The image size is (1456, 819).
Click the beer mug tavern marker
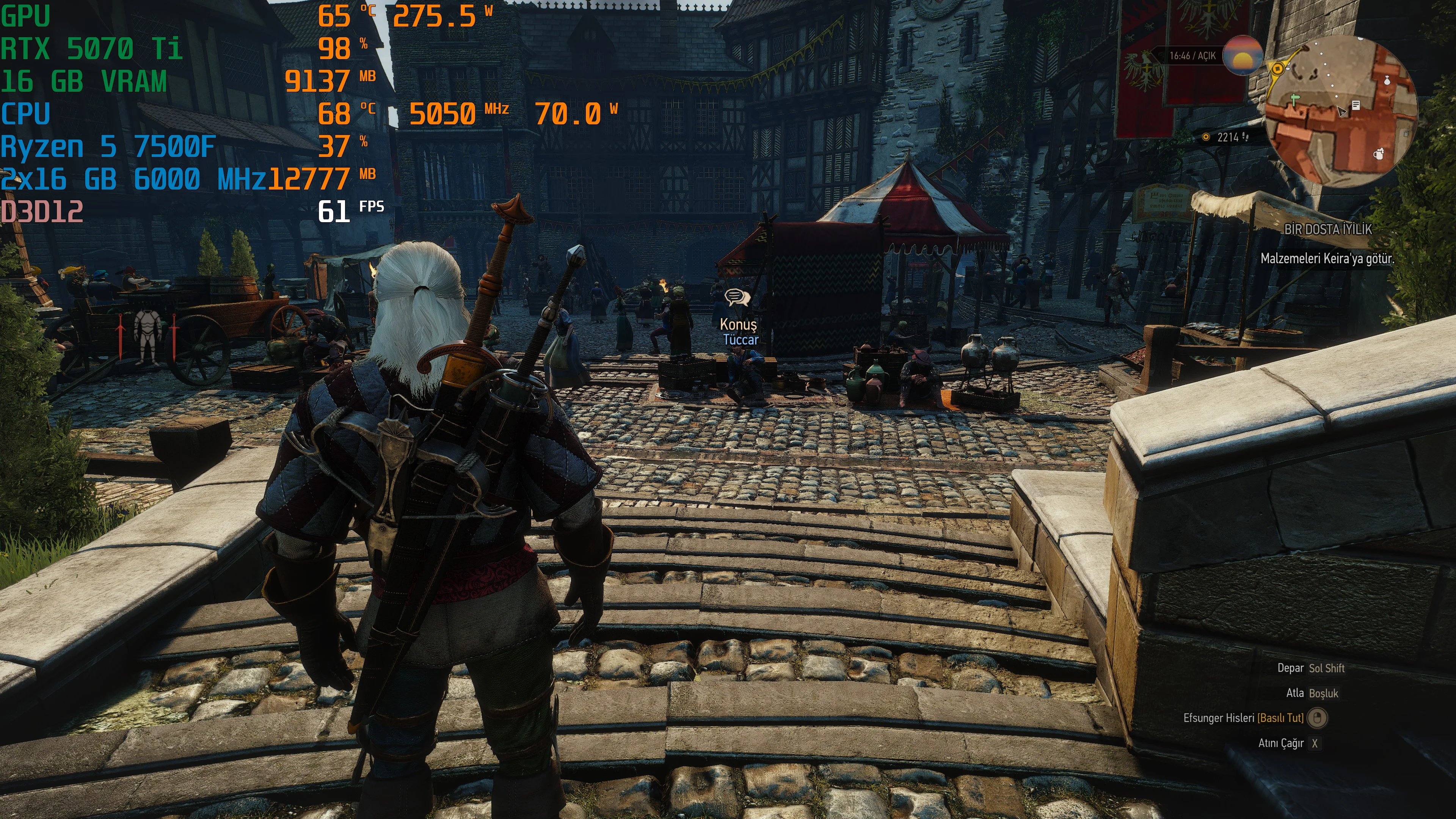(1379, 154)
